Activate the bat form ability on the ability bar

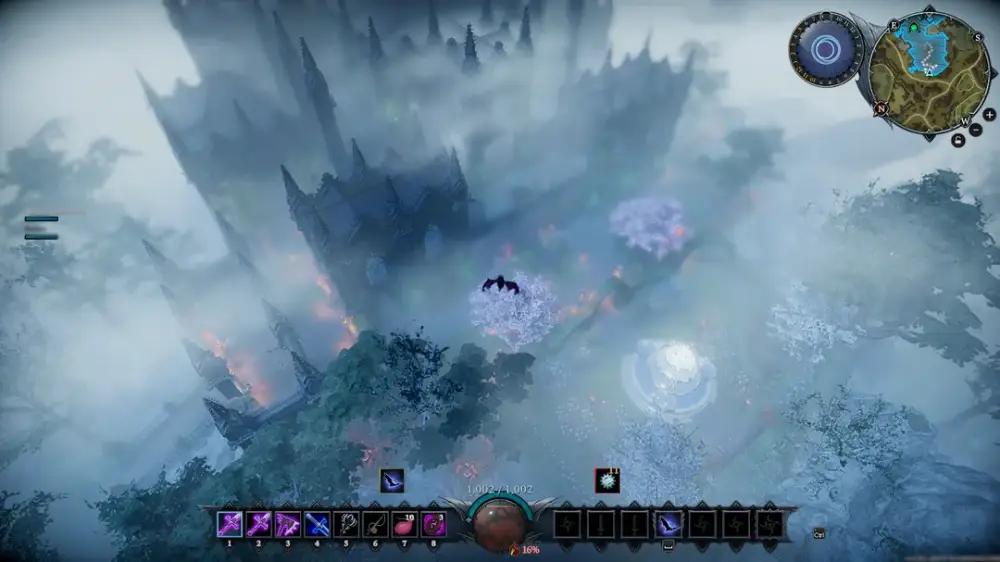tap(668, 523)
